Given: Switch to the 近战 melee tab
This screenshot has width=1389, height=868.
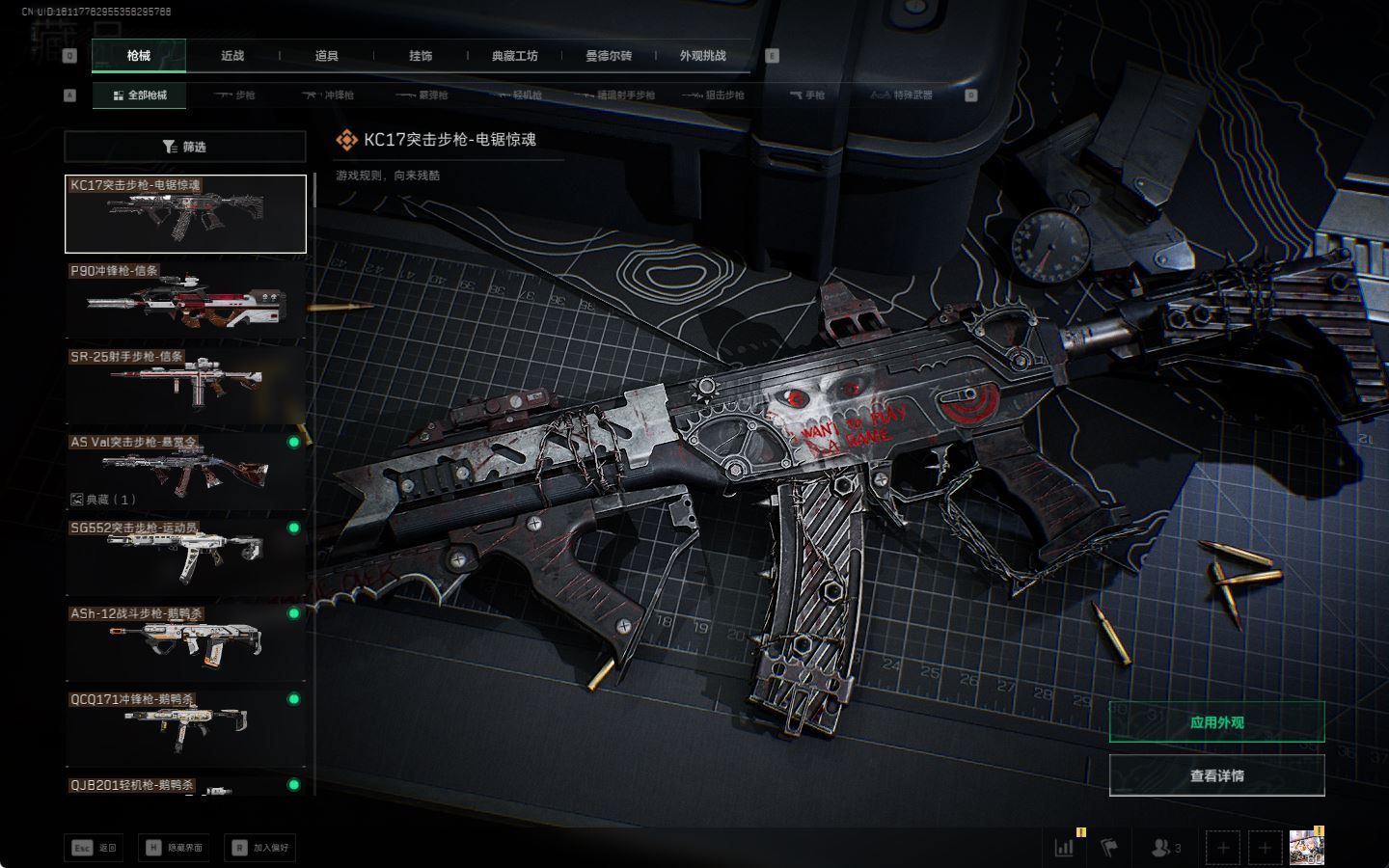Looking at the screenshot, I should point(232,56).
